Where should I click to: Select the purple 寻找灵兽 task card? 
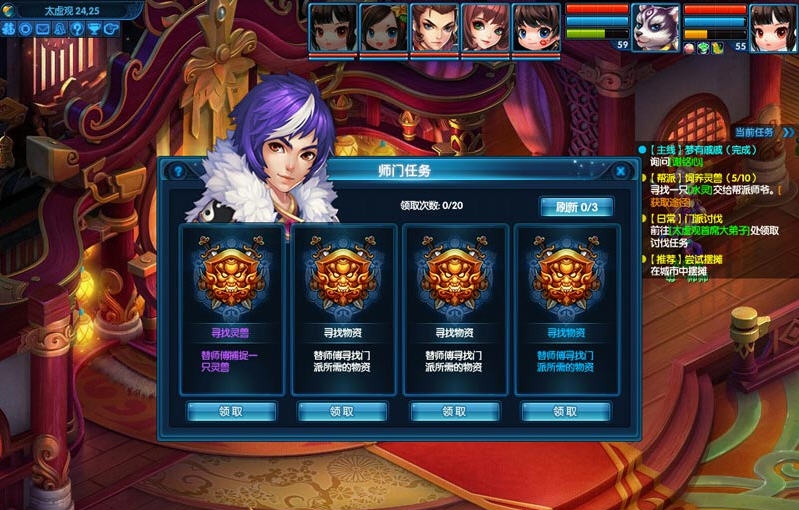click(230, 310)
